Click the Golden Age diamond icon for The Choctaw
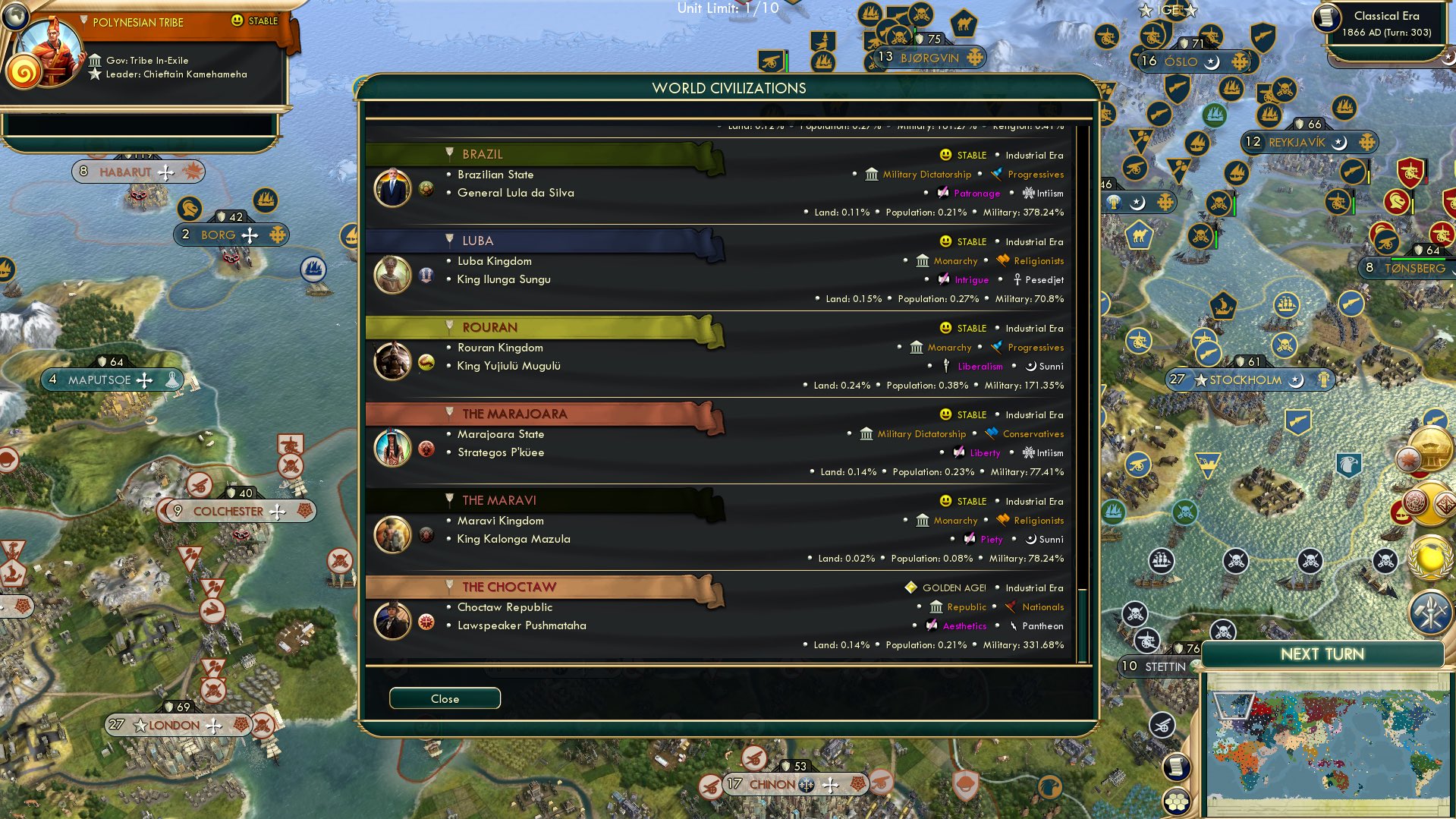 (910, 587)
